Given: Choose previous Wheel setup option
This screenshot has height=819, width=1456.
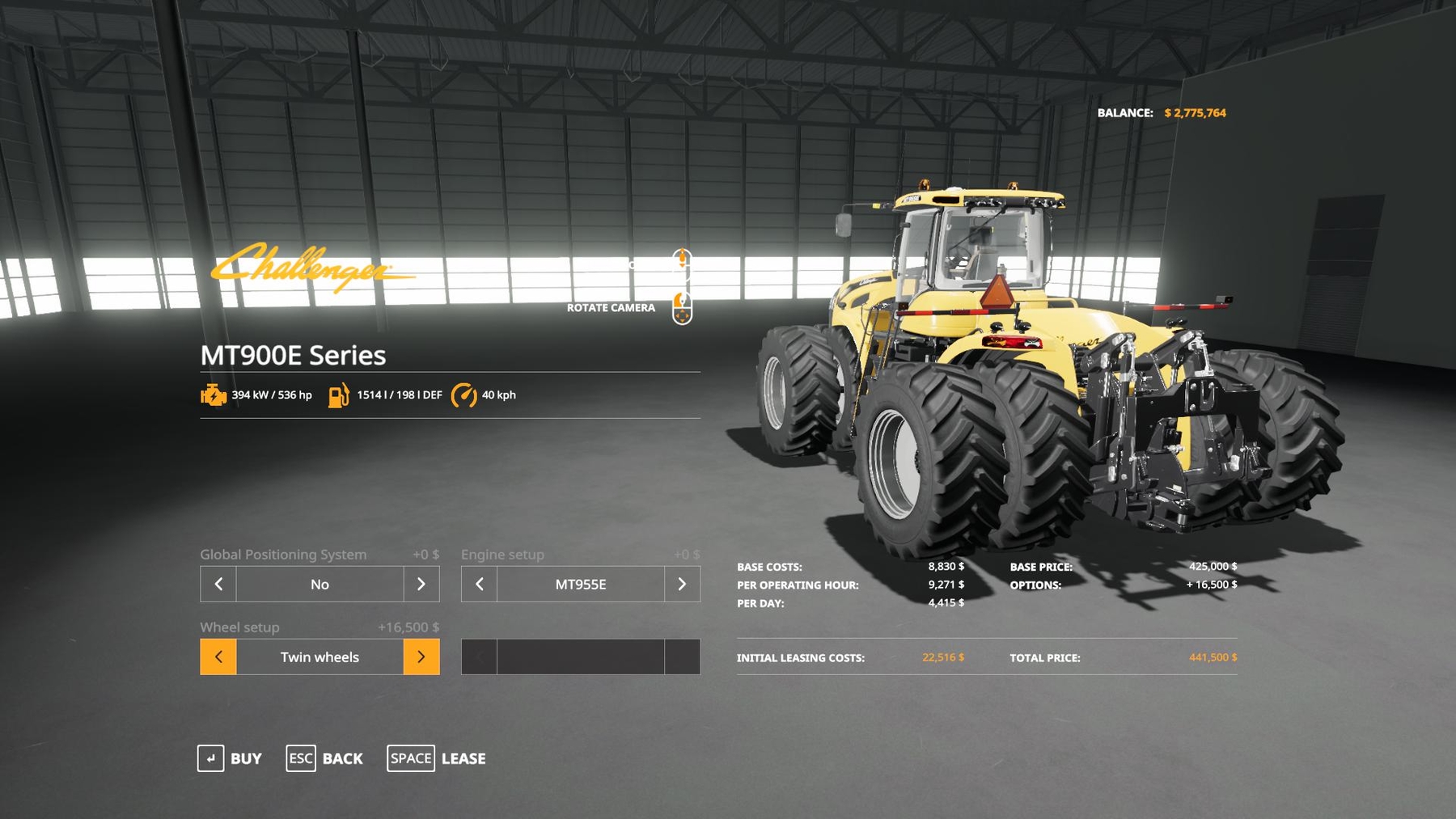Looking at the screenshot, I should click(218, 656).
